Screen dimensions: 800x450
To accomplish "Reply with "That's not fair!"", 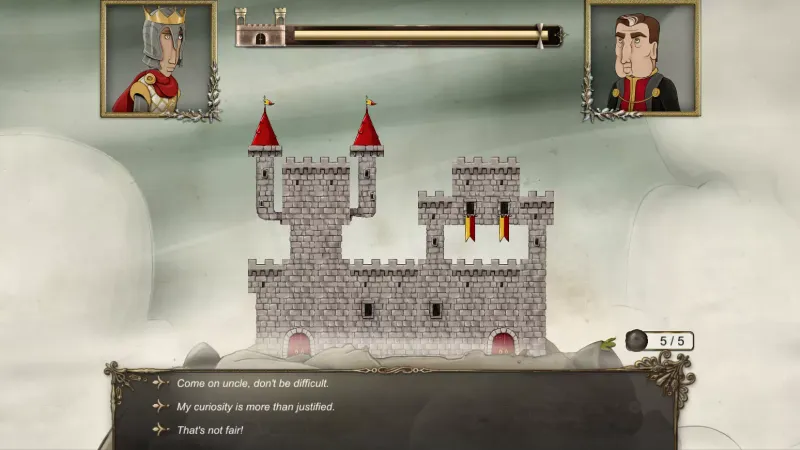I will coord(210,430).
